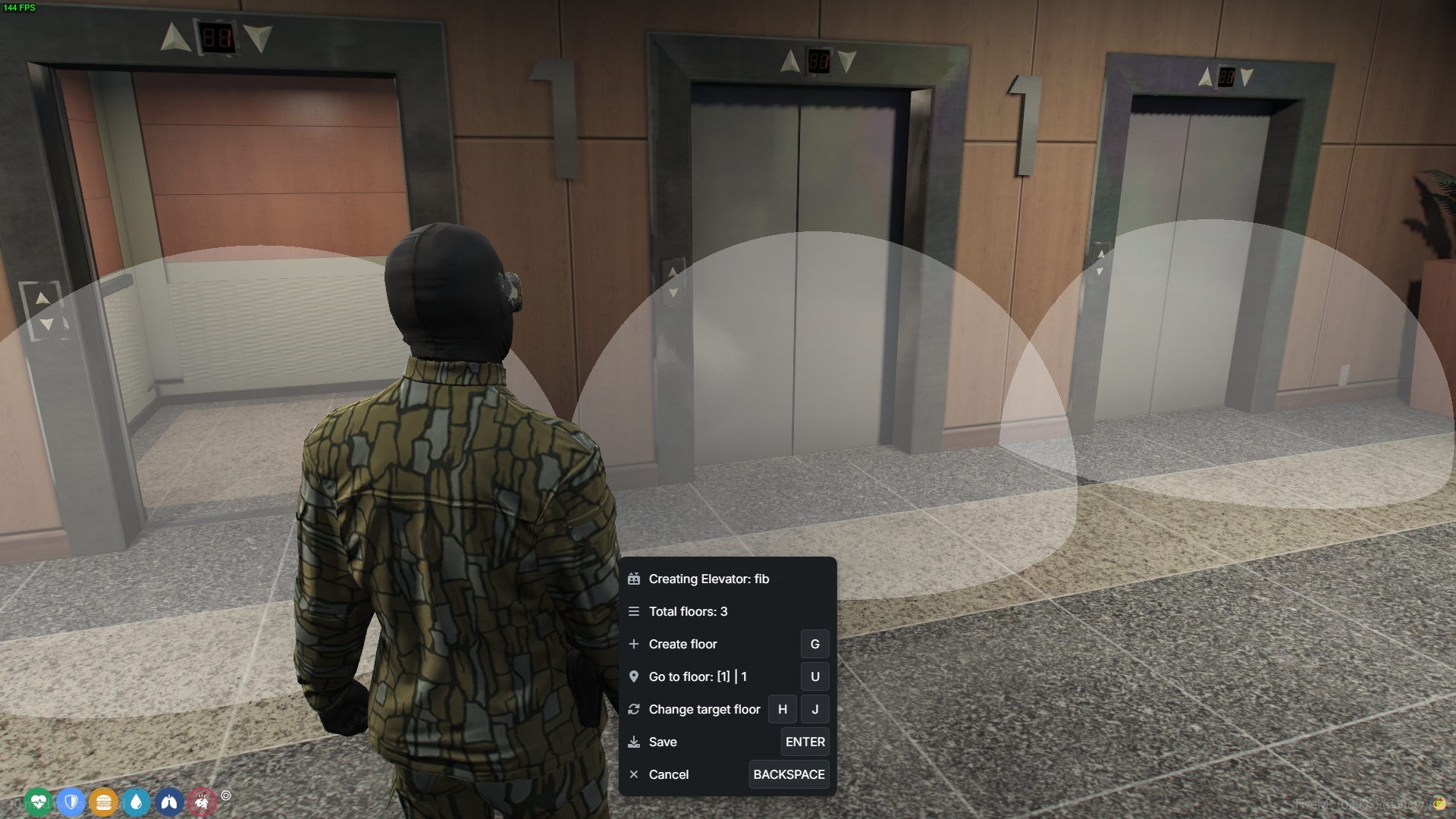This screenshot has height=819, width=1456.
Task: Click the blue shield armor icon
Action: click(x=71, y=802)
